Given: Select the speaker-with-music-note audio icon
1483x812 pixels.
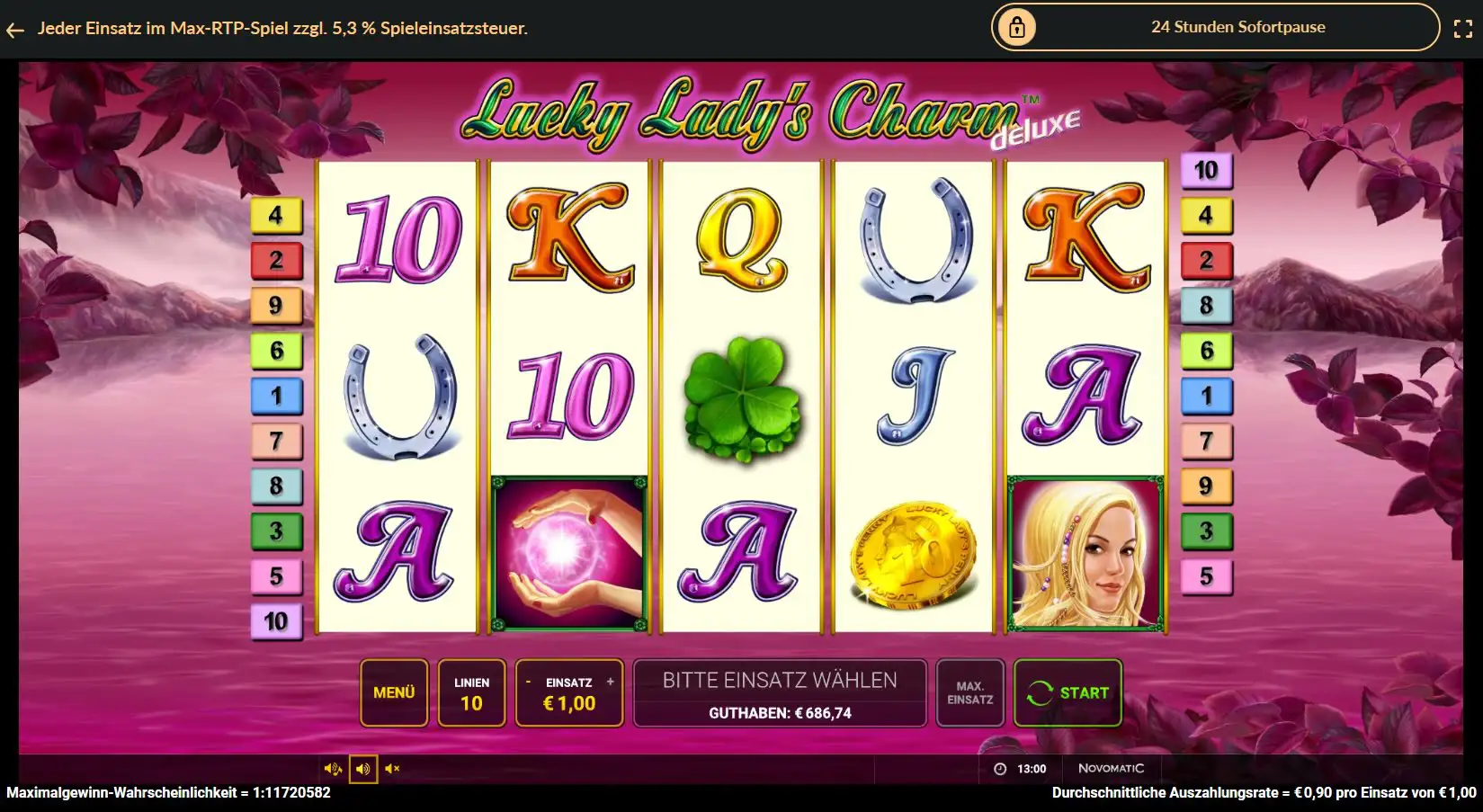Looking at the screenshot, I should (334, 768).
